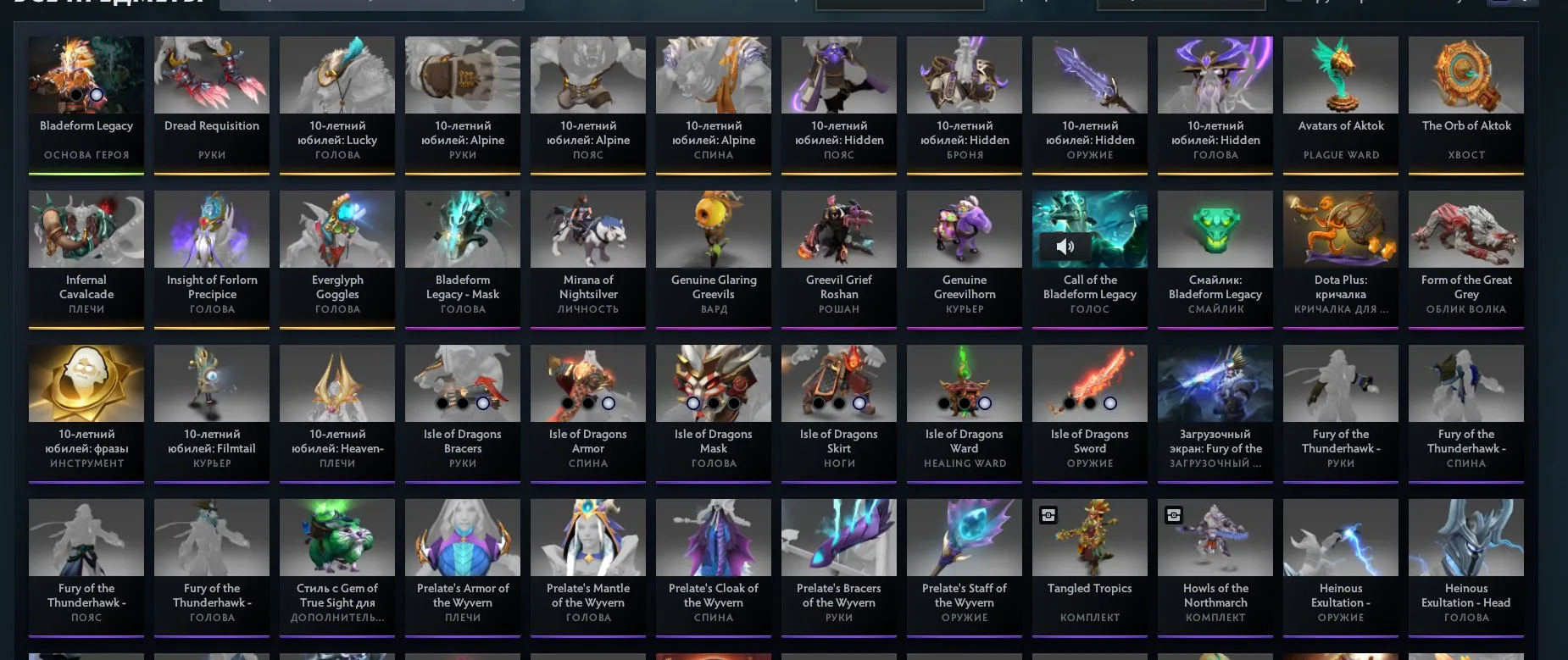Select the second style dot on Bladeform Legacy
Screen dimensions: 1568x660
96,95
